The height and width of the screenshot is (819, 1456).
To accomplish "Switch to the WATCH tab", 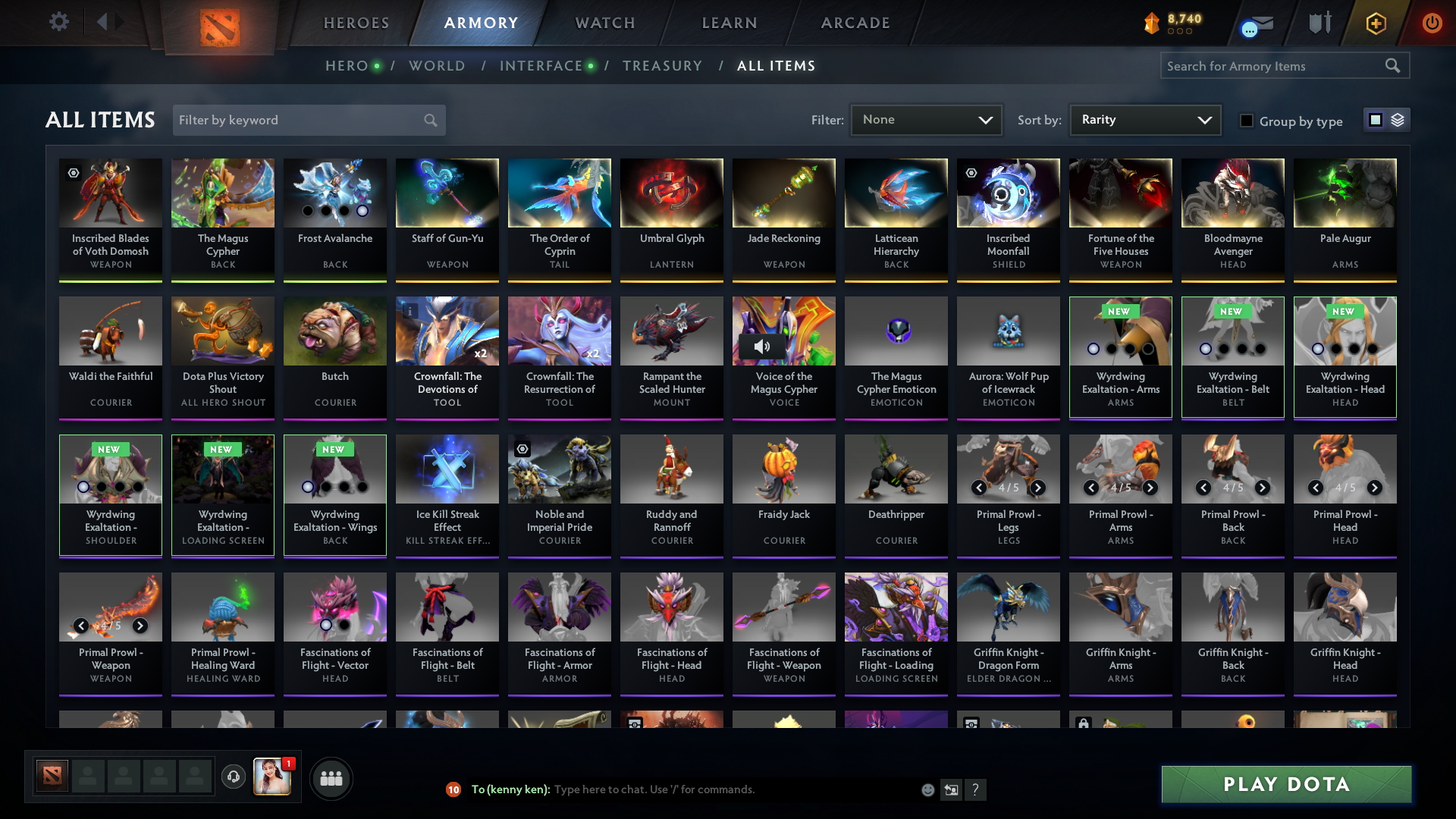I will (x=604, y=23).
